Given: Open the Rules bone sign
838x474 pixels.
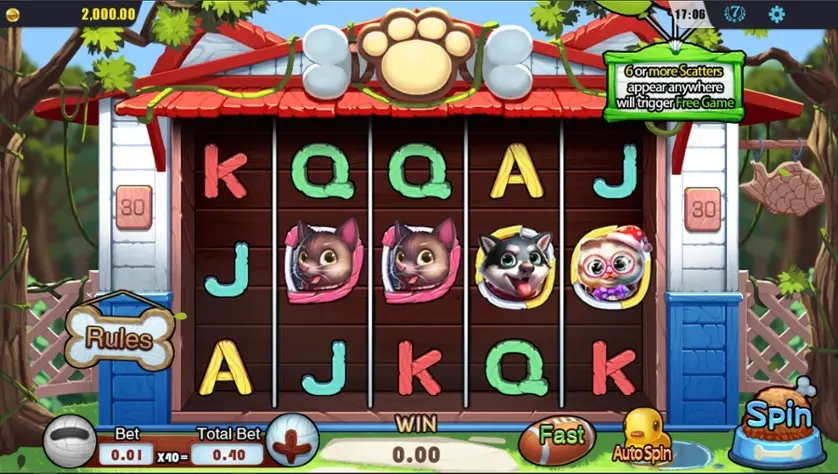Looking at the screenshot, I should point(120,336).
